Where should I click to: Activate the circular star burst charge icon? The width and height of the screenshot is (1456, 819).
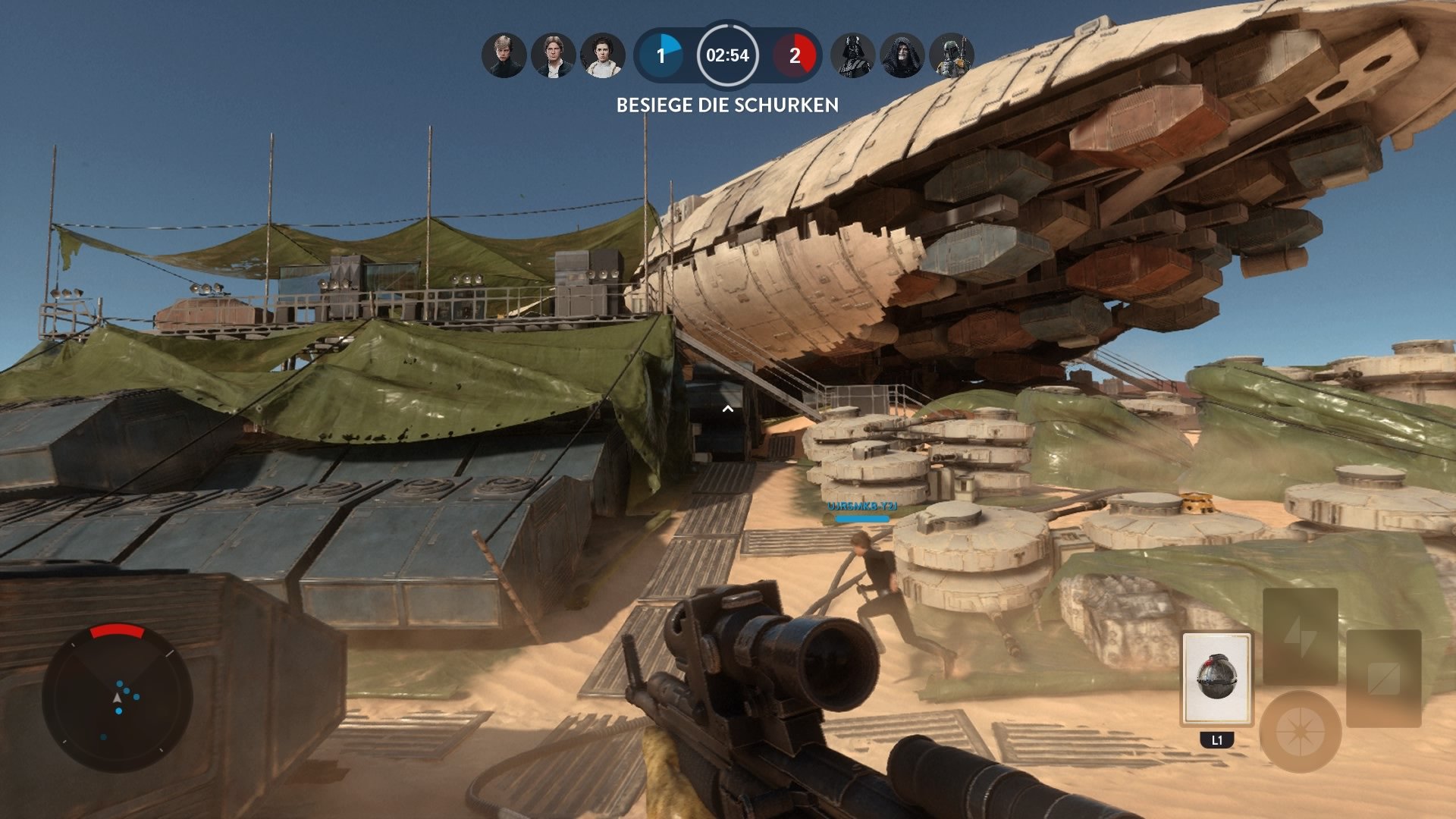[x=1299, y=731]
